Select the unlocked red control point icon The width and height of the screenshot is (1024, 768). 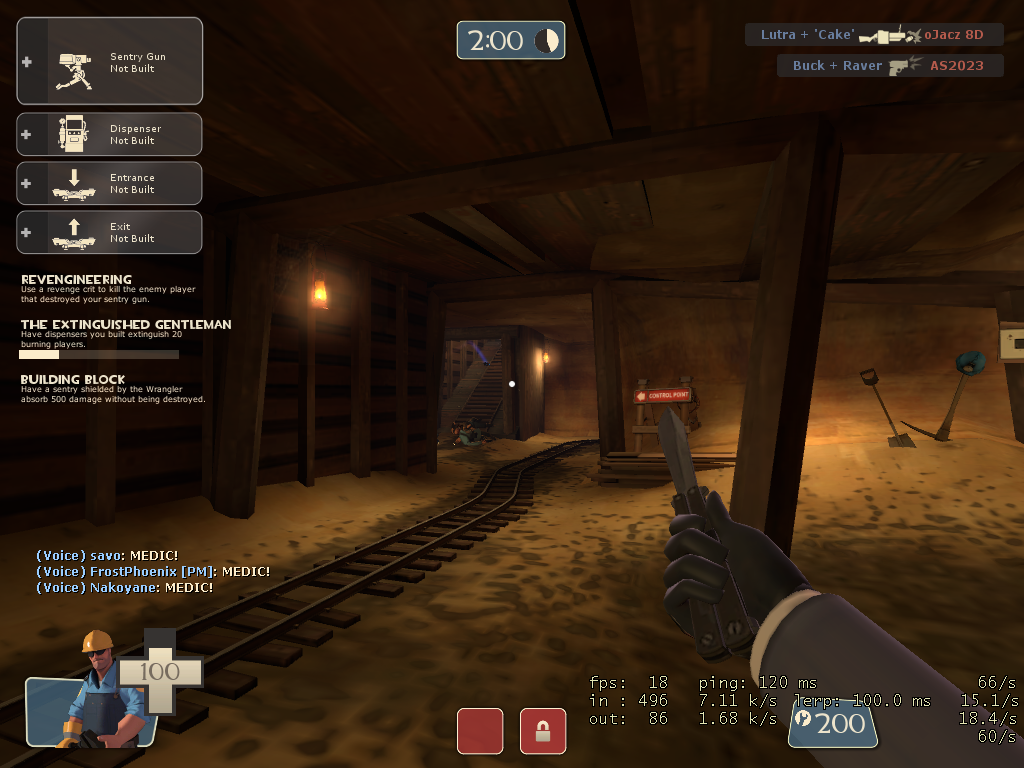click(480, 731)
